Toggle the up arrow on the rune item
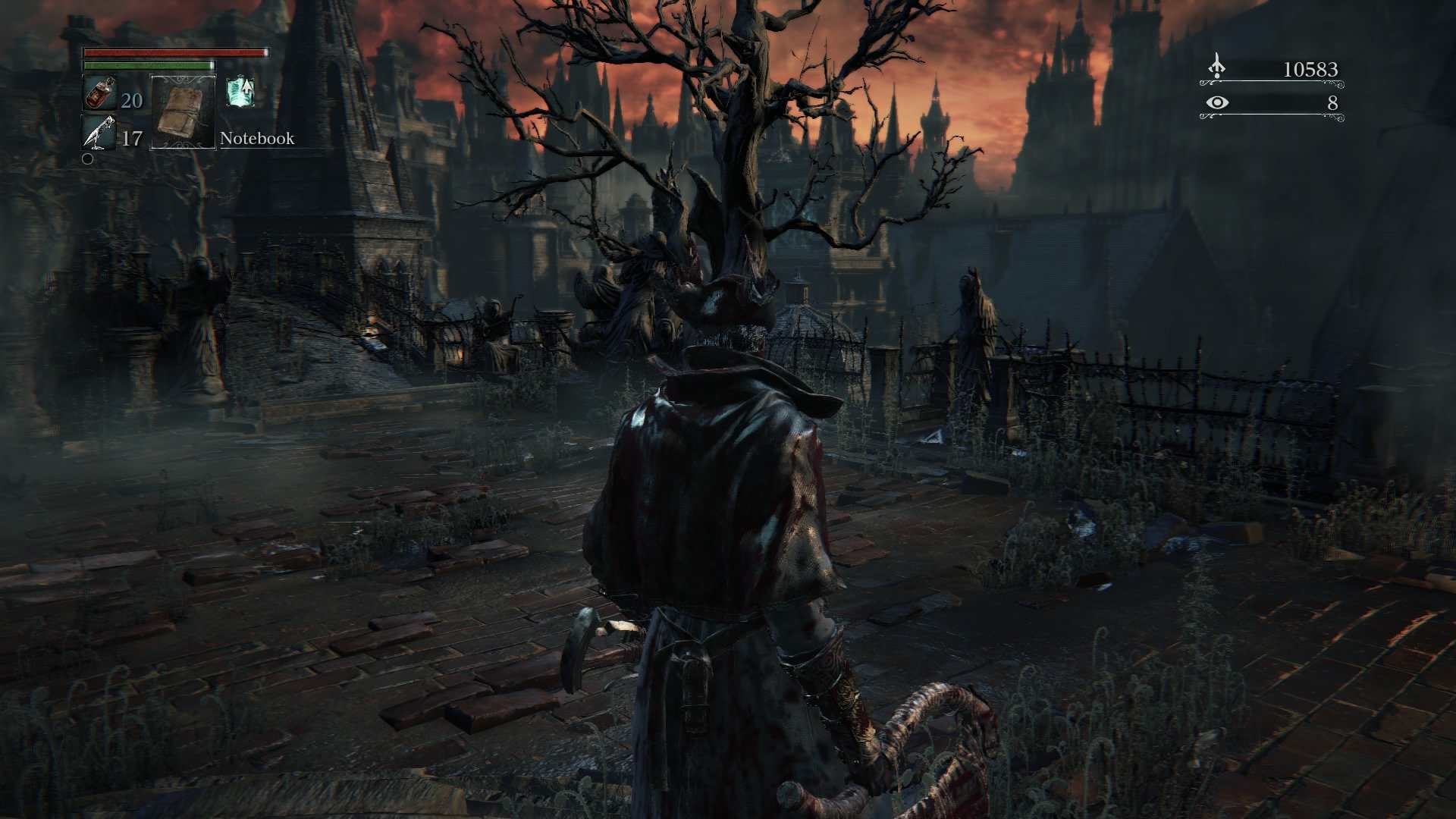The height and width of the screenshot is (819, 1456). 247,87
